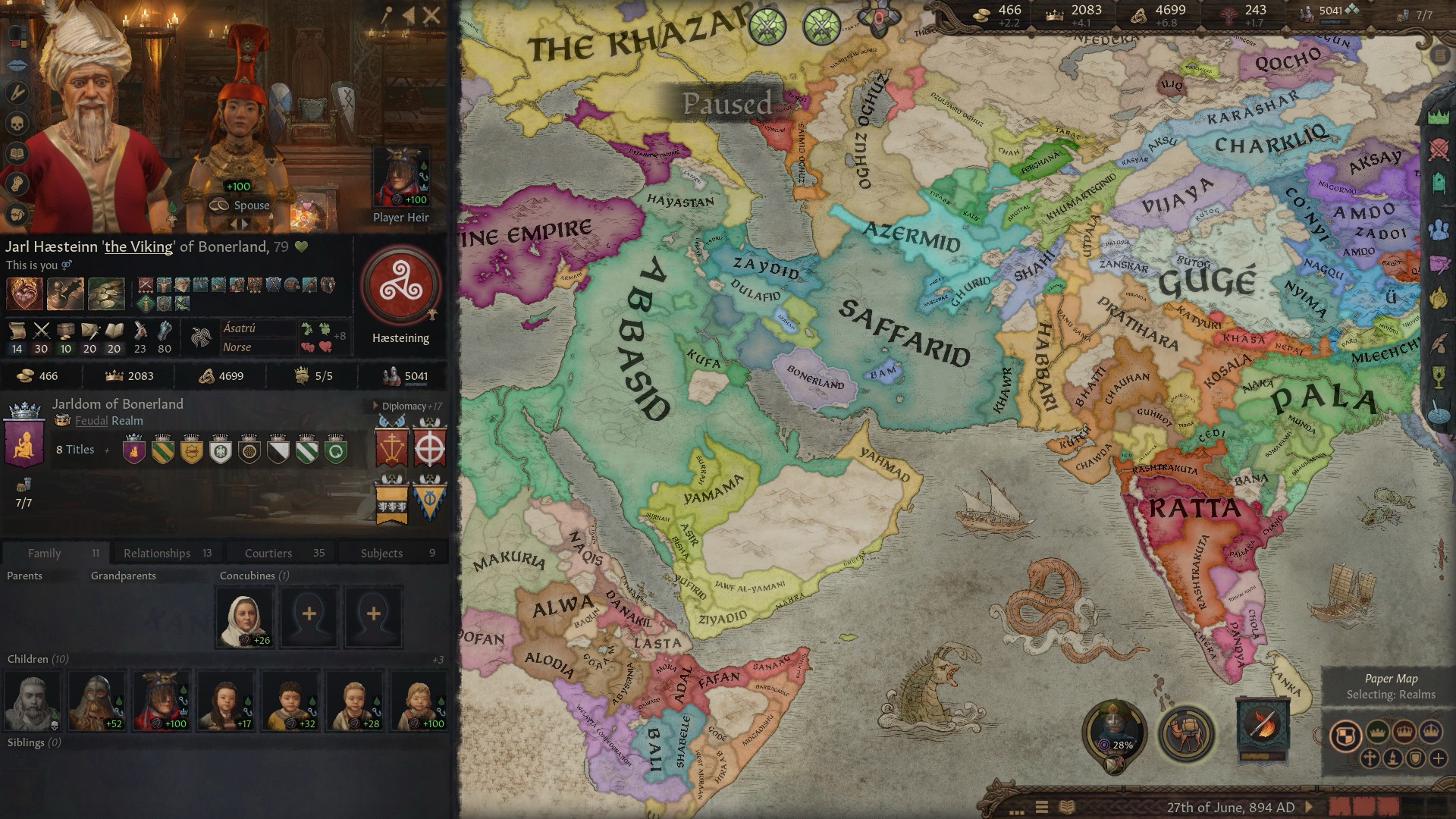Open the Courtiers tab
This screenshot has width=1456, height=819.
[268, 553]
